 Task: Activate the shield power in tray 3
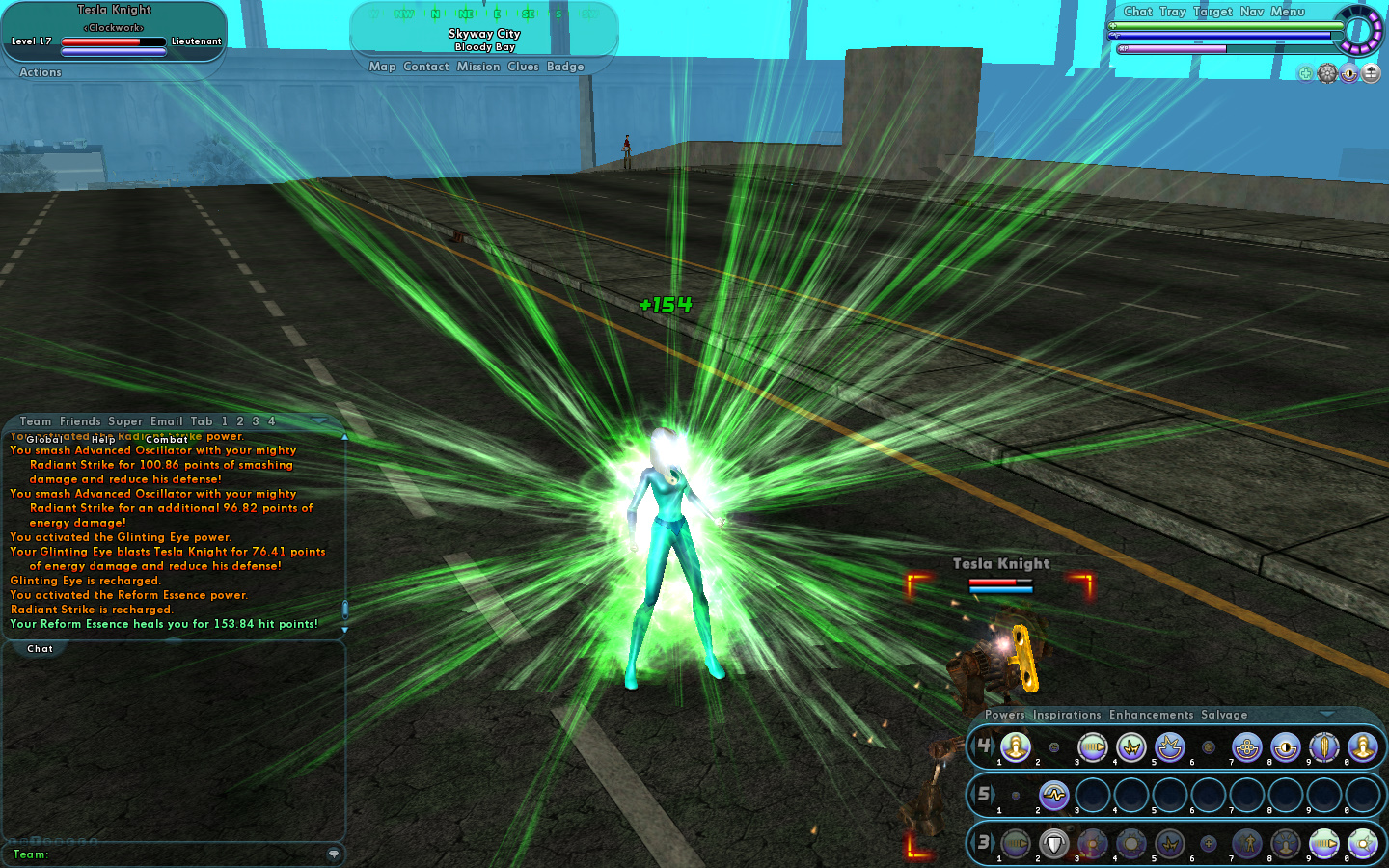[x=1054, y=844]
